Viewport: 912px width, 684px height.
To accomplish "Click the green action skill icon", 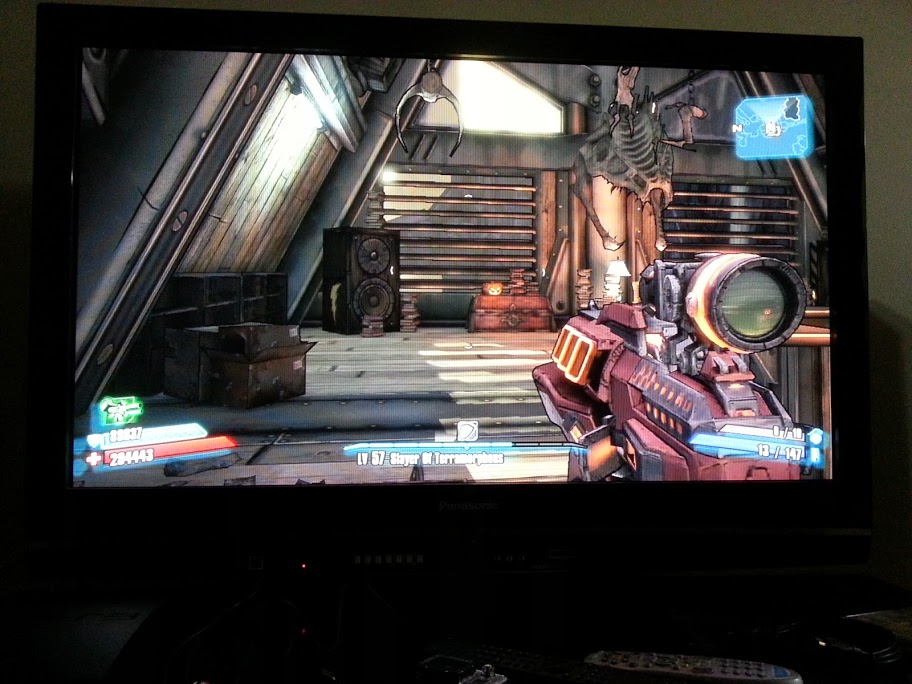I will click(x=120, y=411).
